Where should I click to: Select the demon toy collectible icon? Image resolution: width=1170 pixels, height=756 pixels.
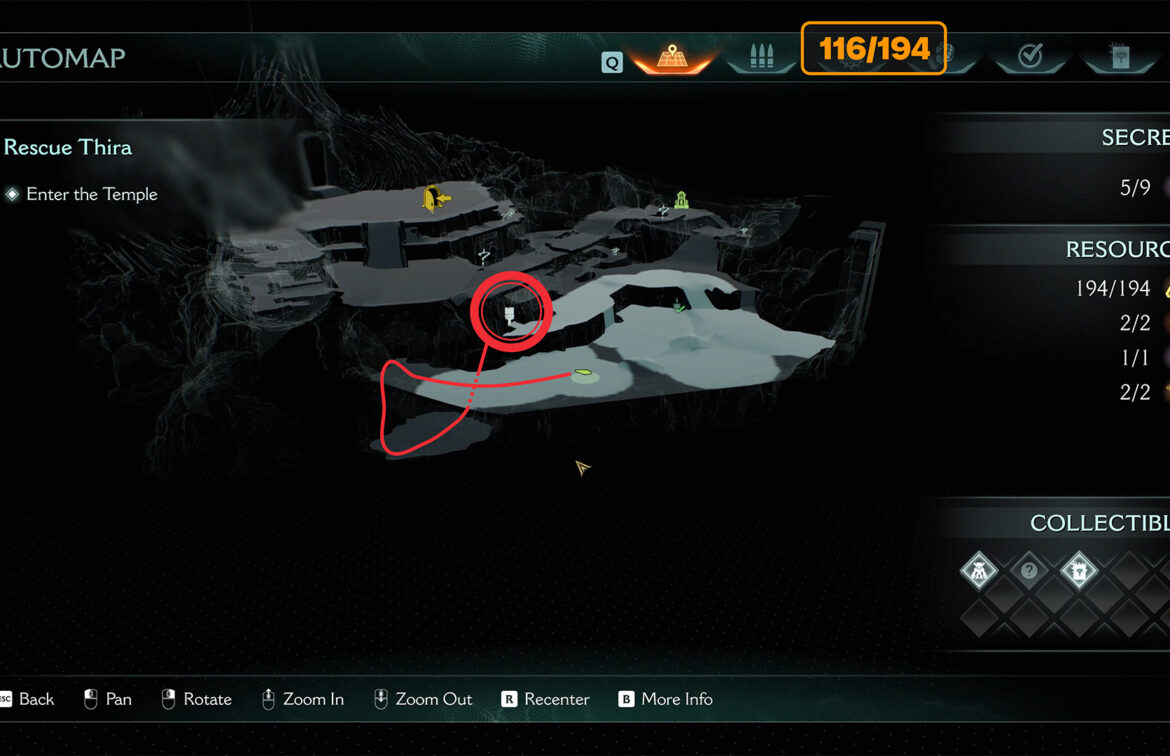pyautogui.click(x=978, y=572)
